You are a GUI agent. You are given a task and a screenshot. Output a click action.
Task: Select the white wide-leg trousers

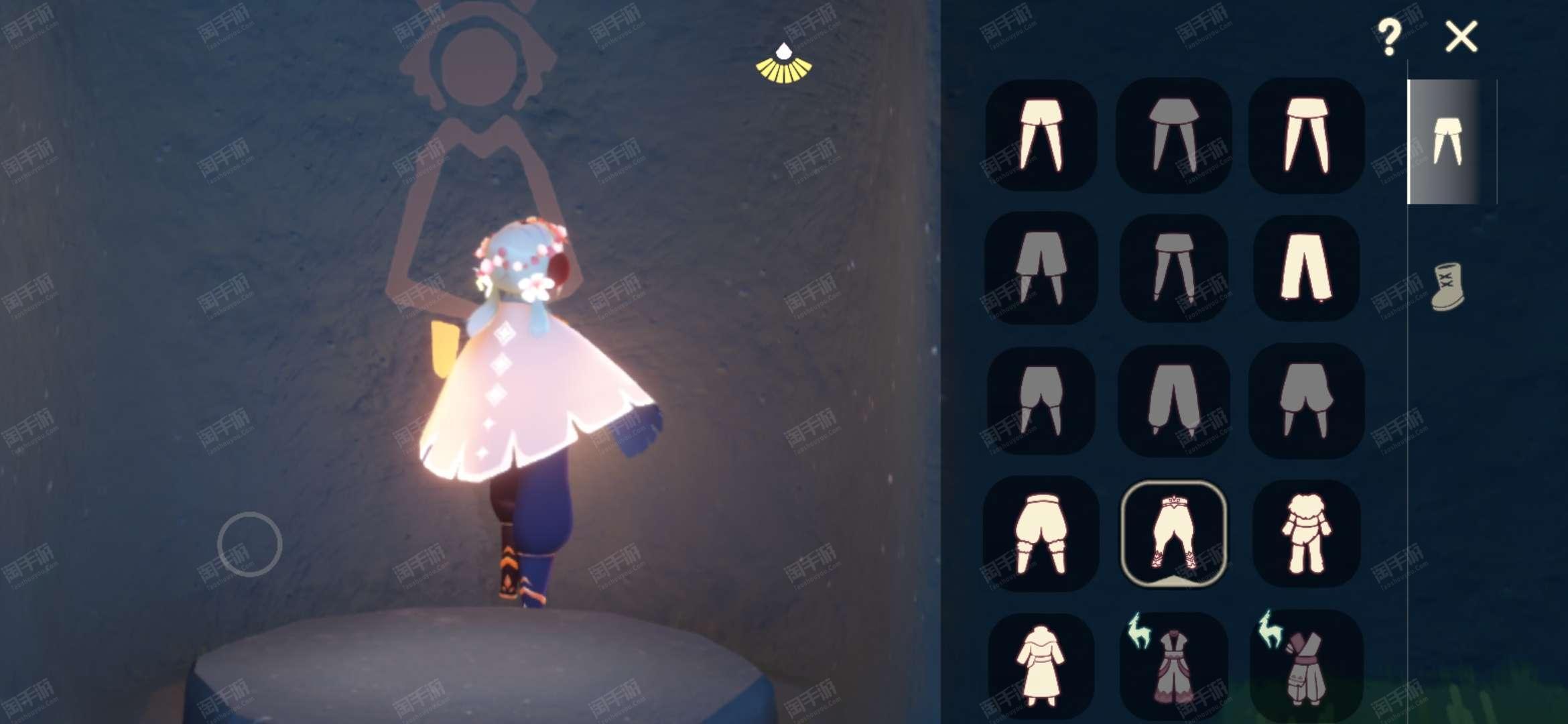coord(1306,268)
